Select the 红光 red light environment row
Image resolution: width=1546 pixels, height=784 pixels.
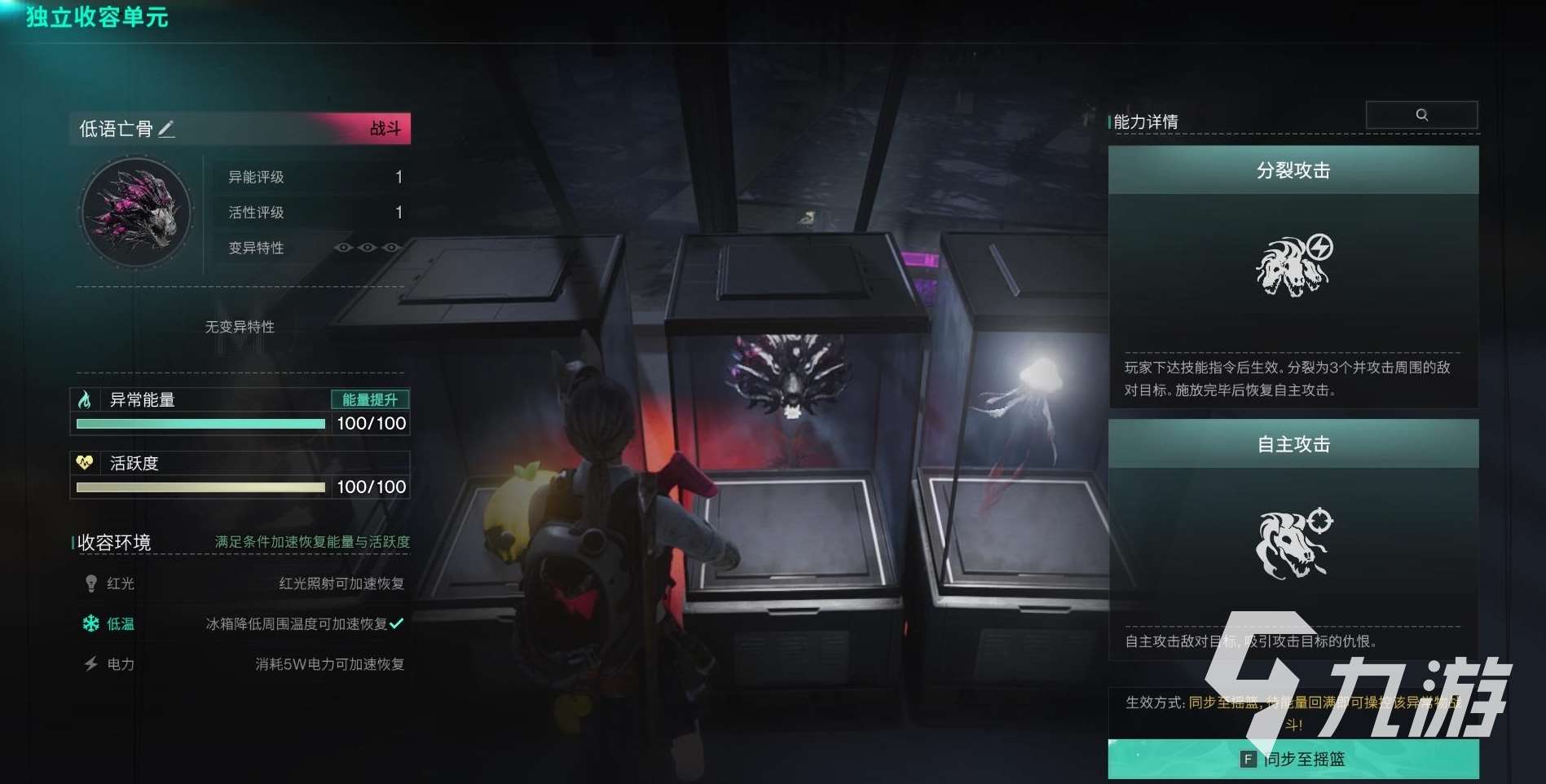click(x=243, y=584)
